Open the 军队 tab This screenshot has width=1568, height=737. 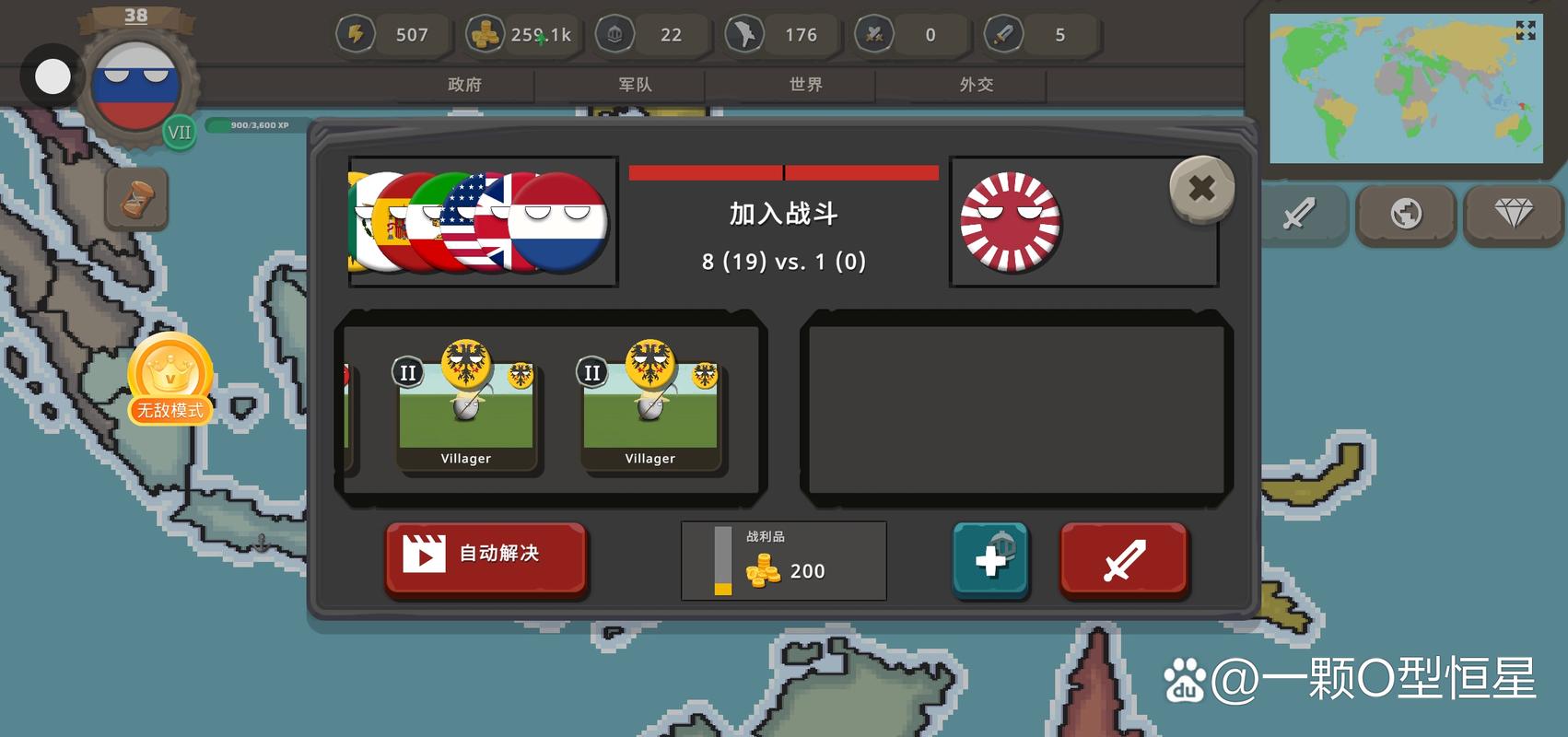pyautogui.click(x=636, y=84)
